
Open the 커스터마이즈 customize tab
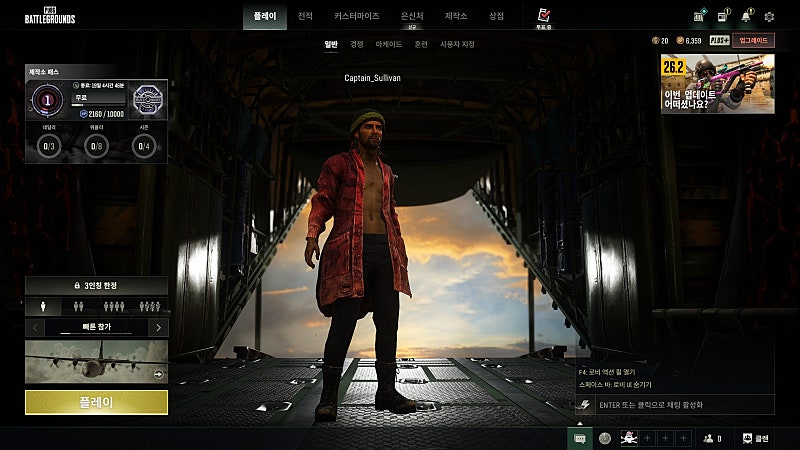tap(356, 16)
